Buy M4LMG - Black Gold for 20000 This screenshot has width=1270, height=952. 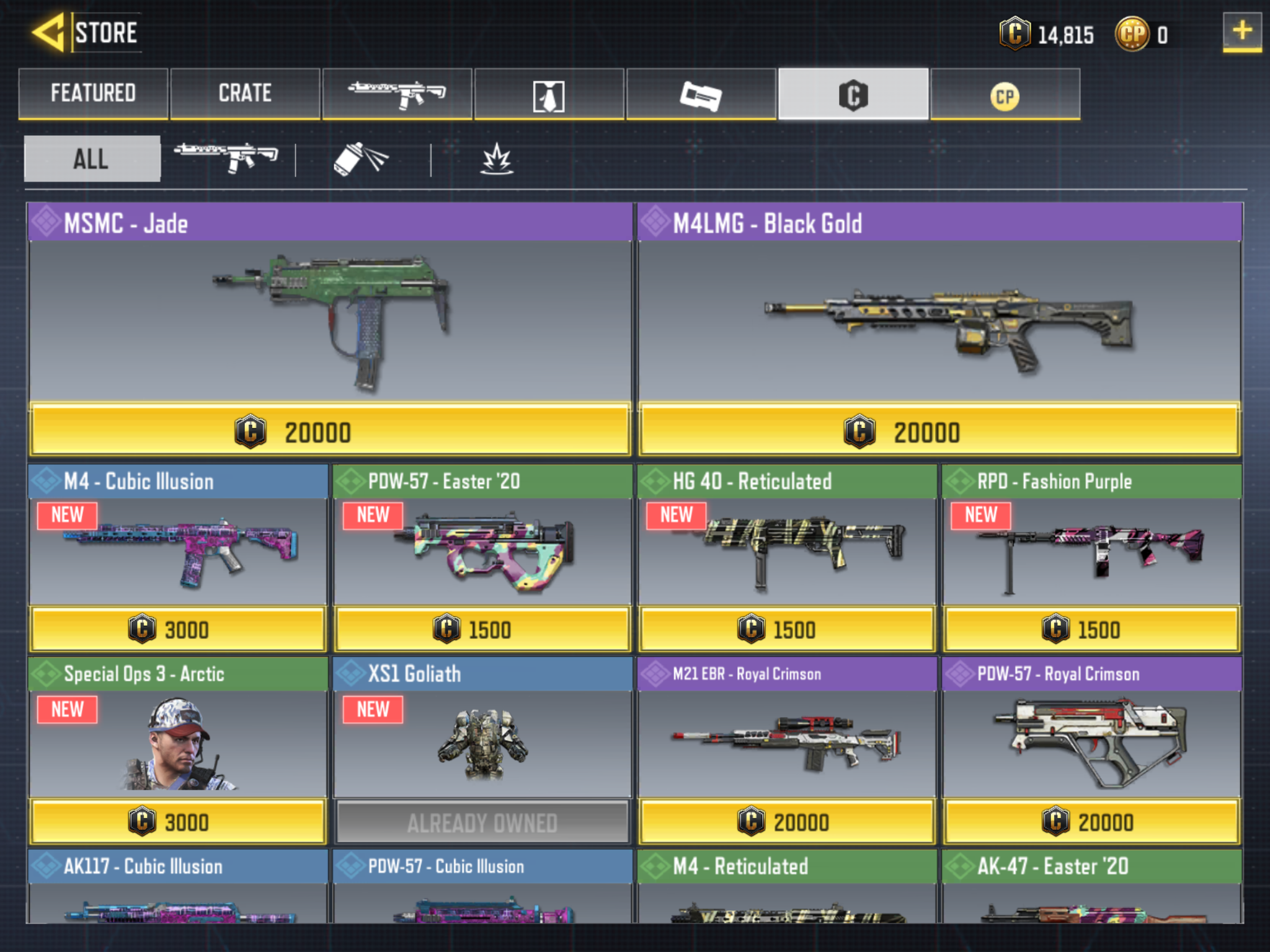(x=939, y=431)
